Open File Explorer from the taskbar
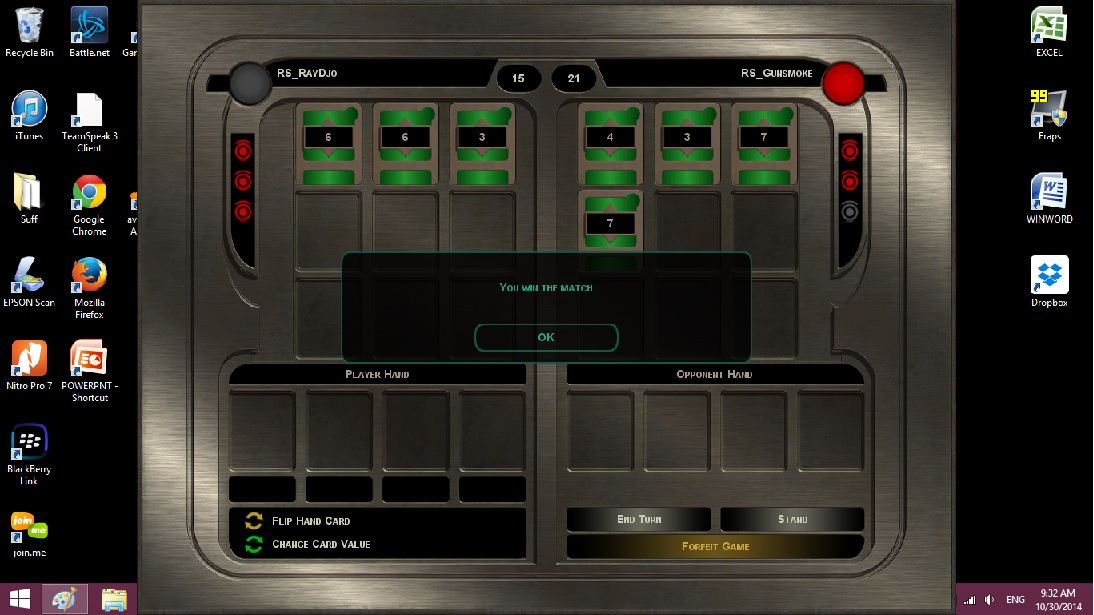This screenshot has height=615, width=1094. [114, 598]
